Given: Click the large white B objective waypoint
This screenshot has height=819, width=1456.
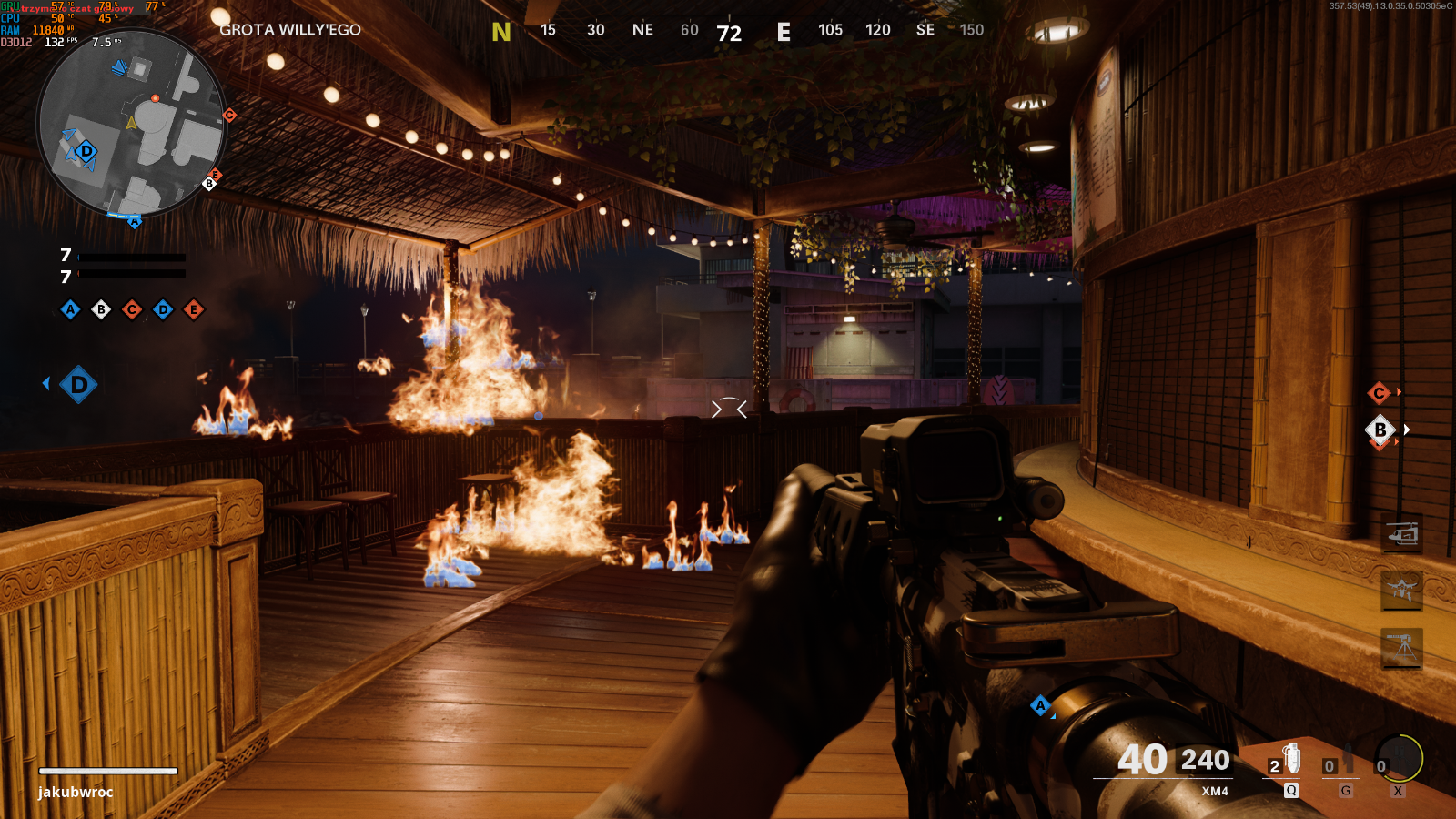Looking at the screenshot, I should pos(1380,430).
